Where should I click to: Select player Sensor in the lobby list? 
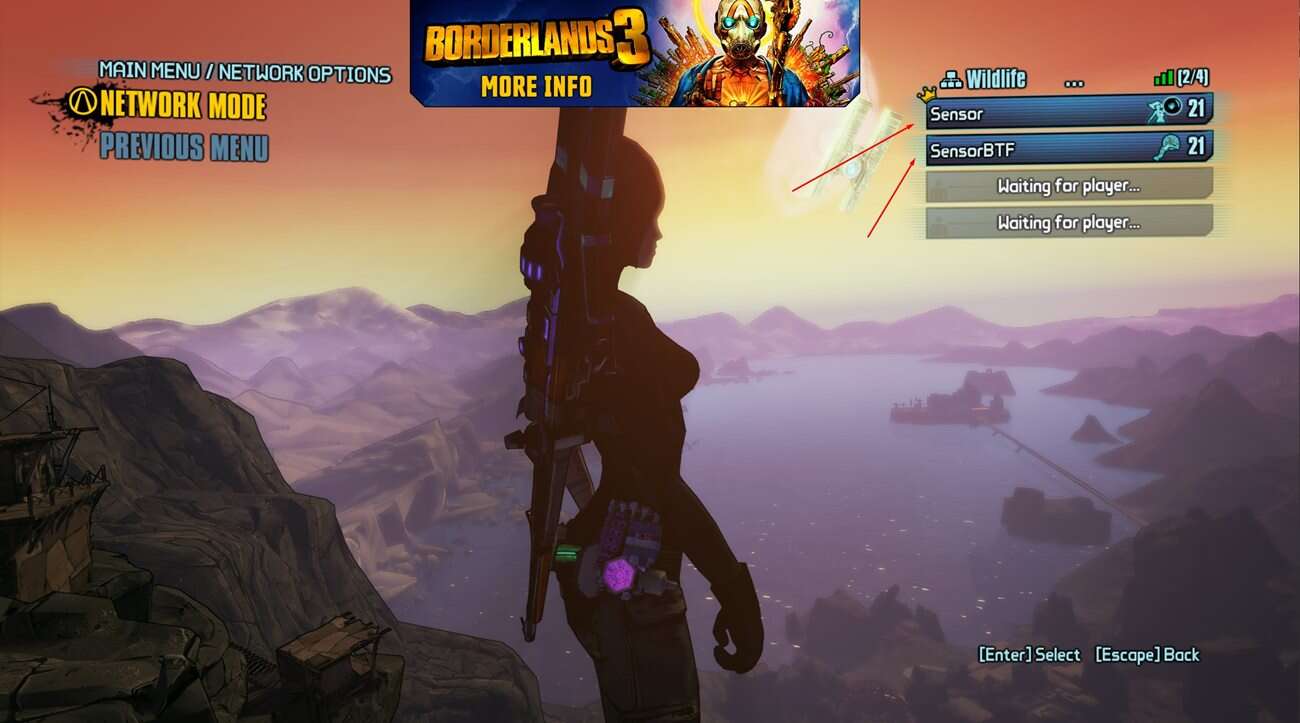click(1068, 112)
